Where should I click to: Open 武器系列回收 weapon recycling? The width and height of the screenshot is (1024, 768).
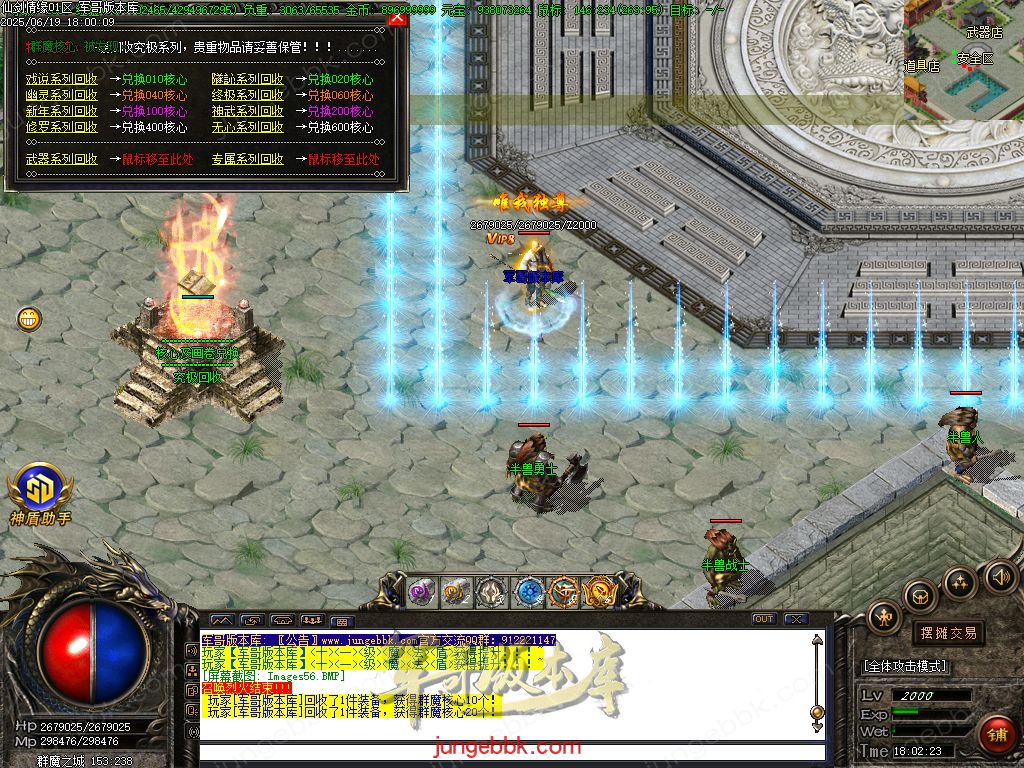[x=62, y=159]
